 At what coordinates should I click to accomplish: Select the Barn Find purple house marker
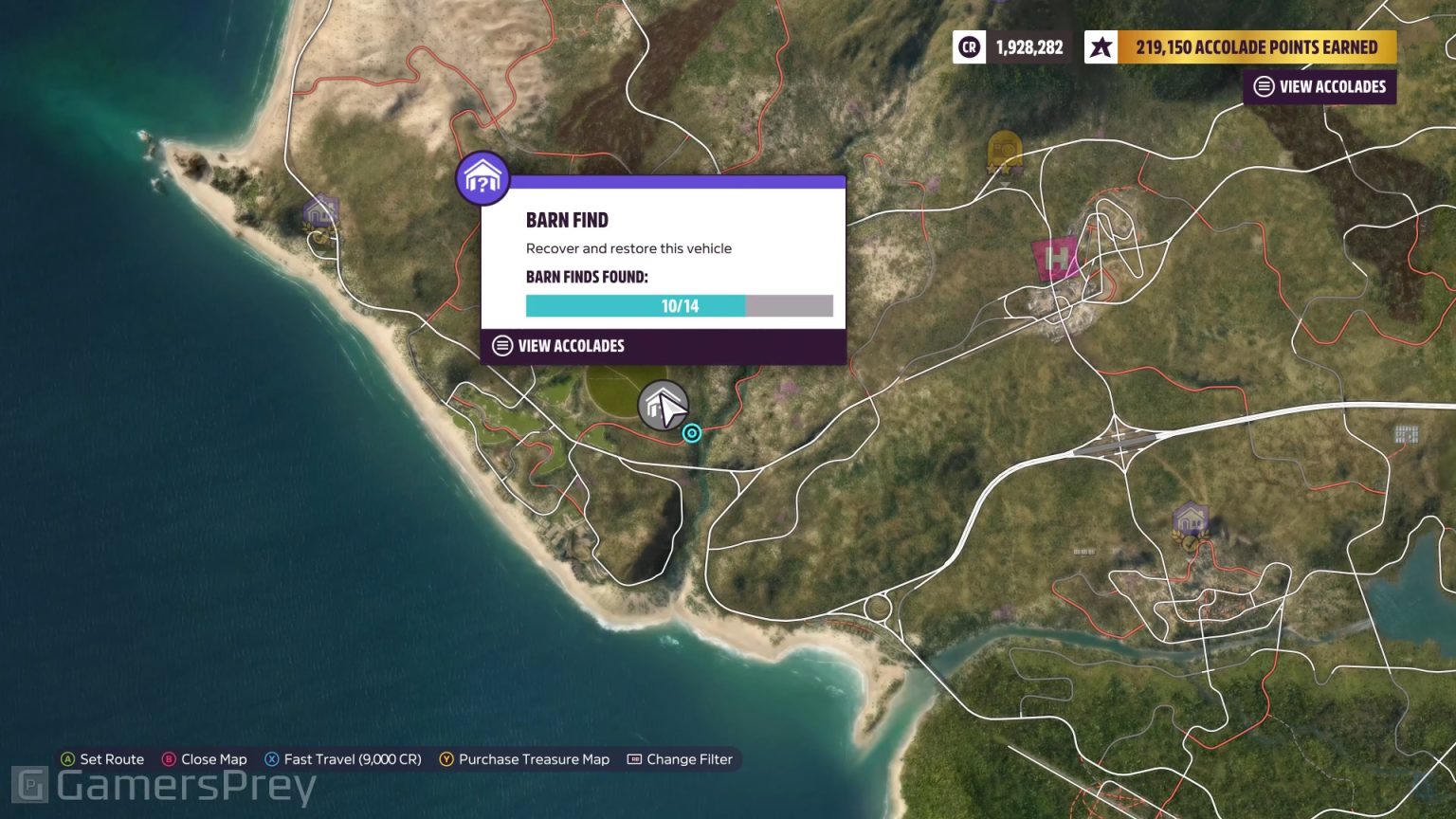click(x=483, y=178)
